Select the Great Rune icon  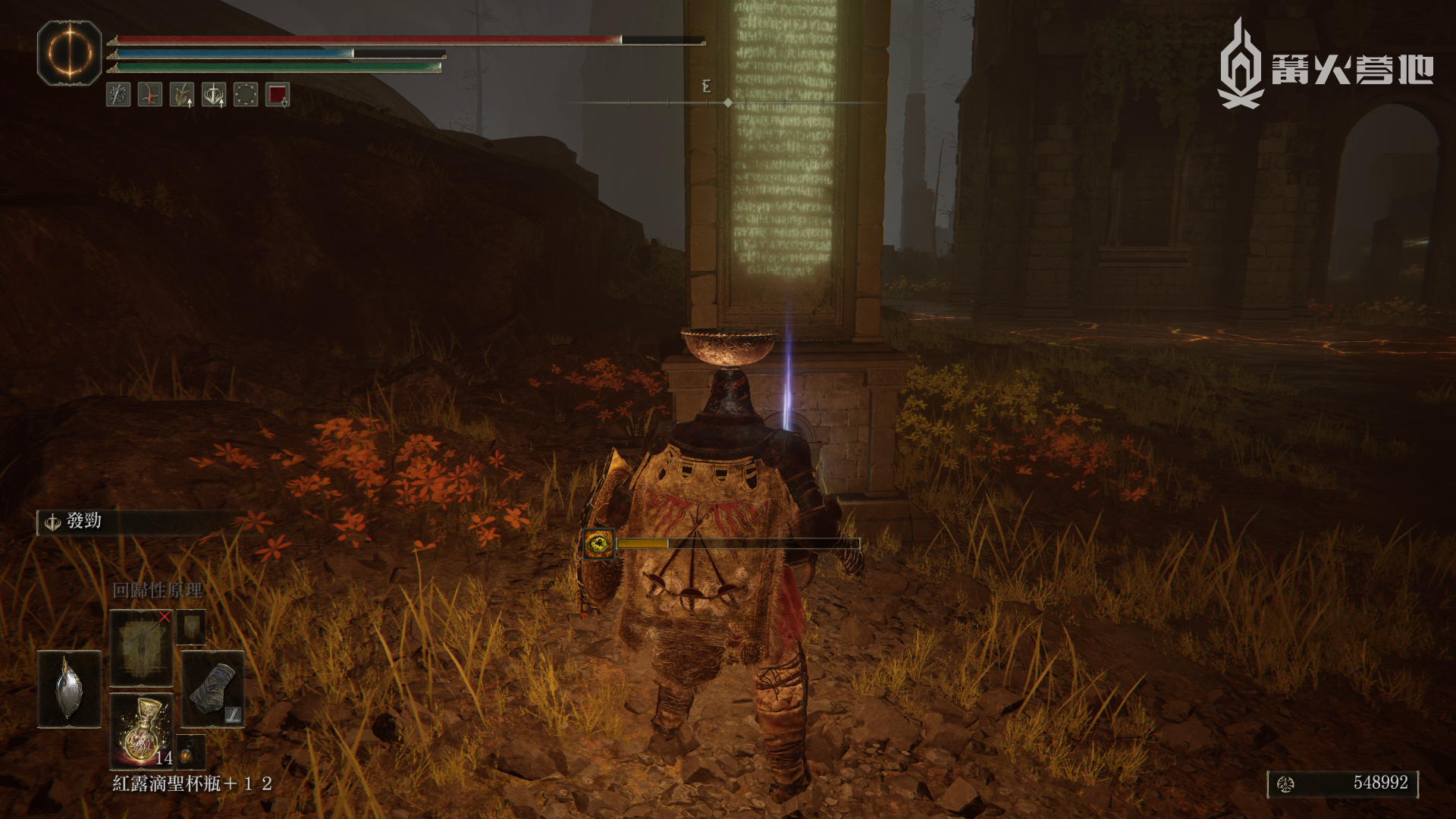tap(69, 53)
